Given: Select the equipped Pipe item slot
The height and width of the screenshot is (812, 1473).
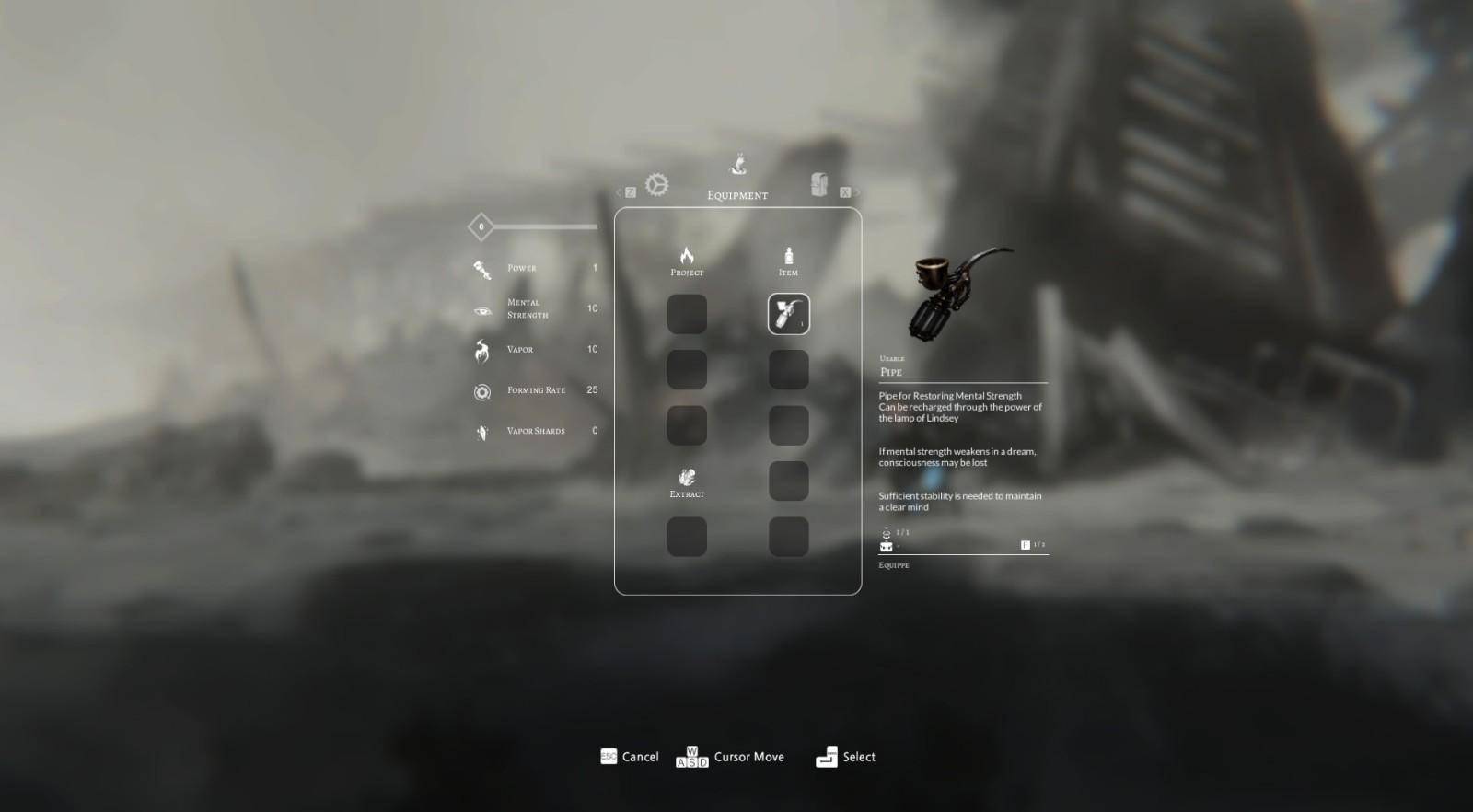Looking at the screenshot, I should pos(788,314).
